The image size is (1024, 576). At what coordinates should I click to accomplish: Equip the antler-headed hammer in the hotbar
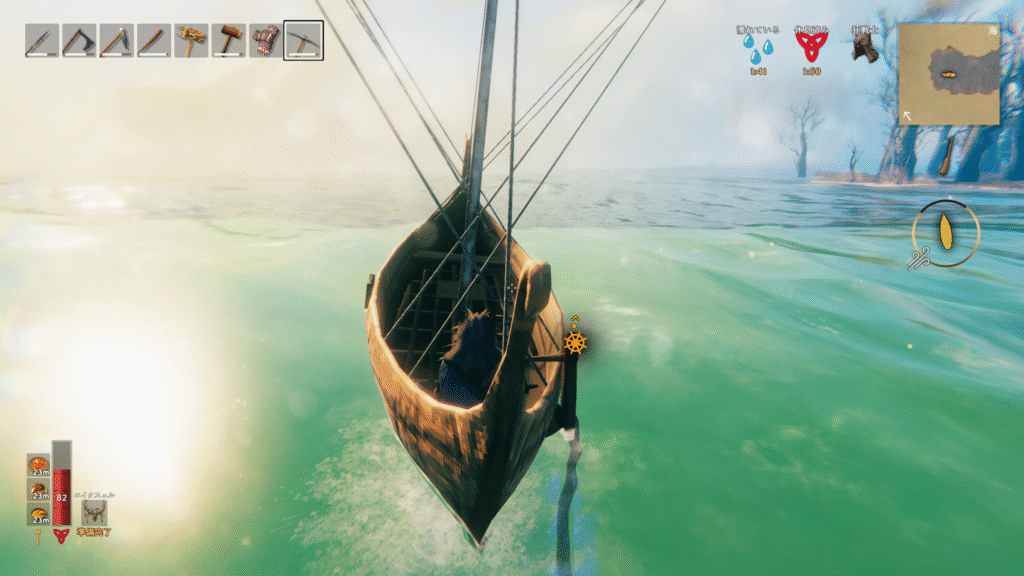[x=191, y=41]
